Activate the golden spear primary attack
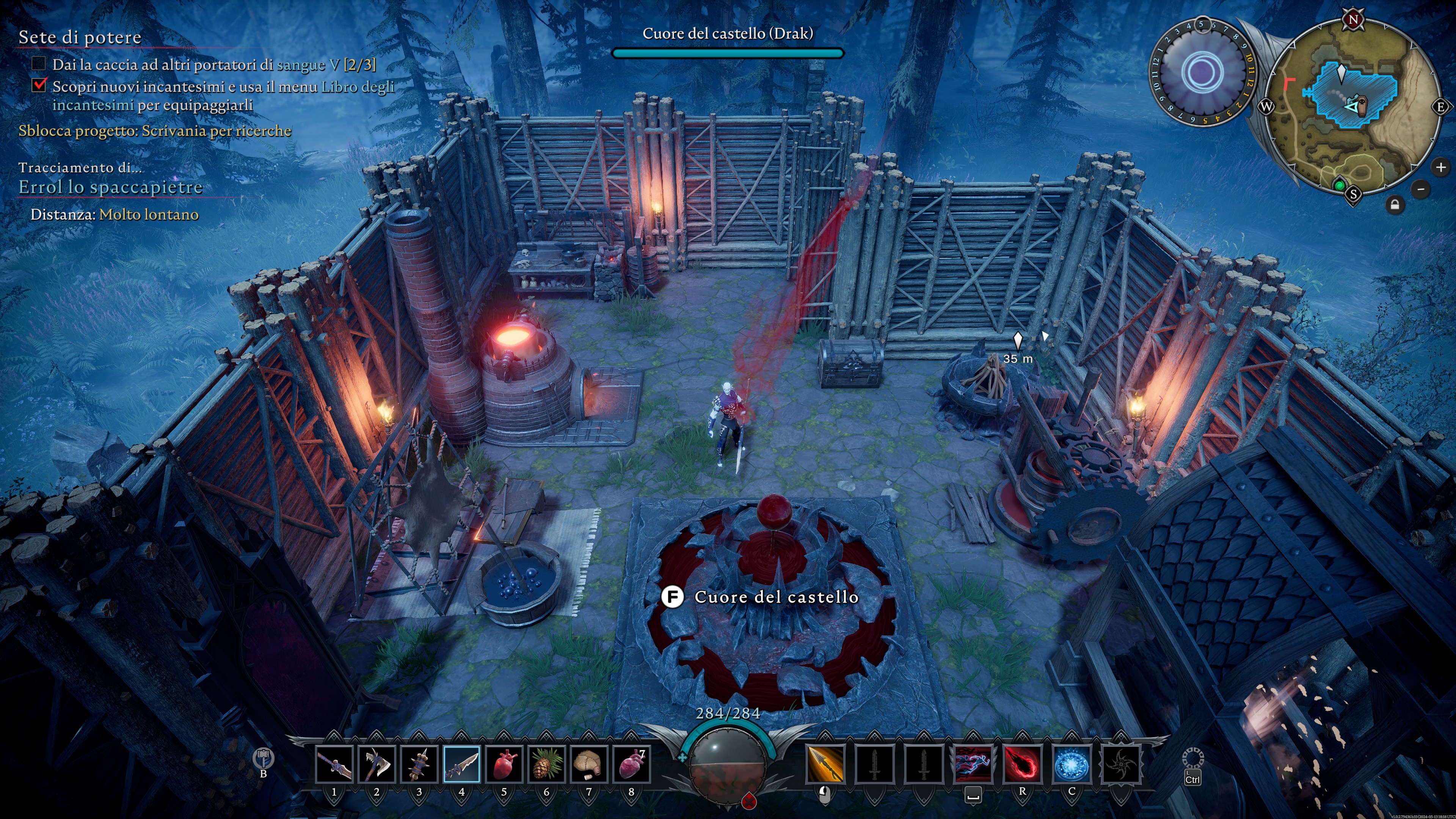The image size is (1456, 819). (825, 764)
